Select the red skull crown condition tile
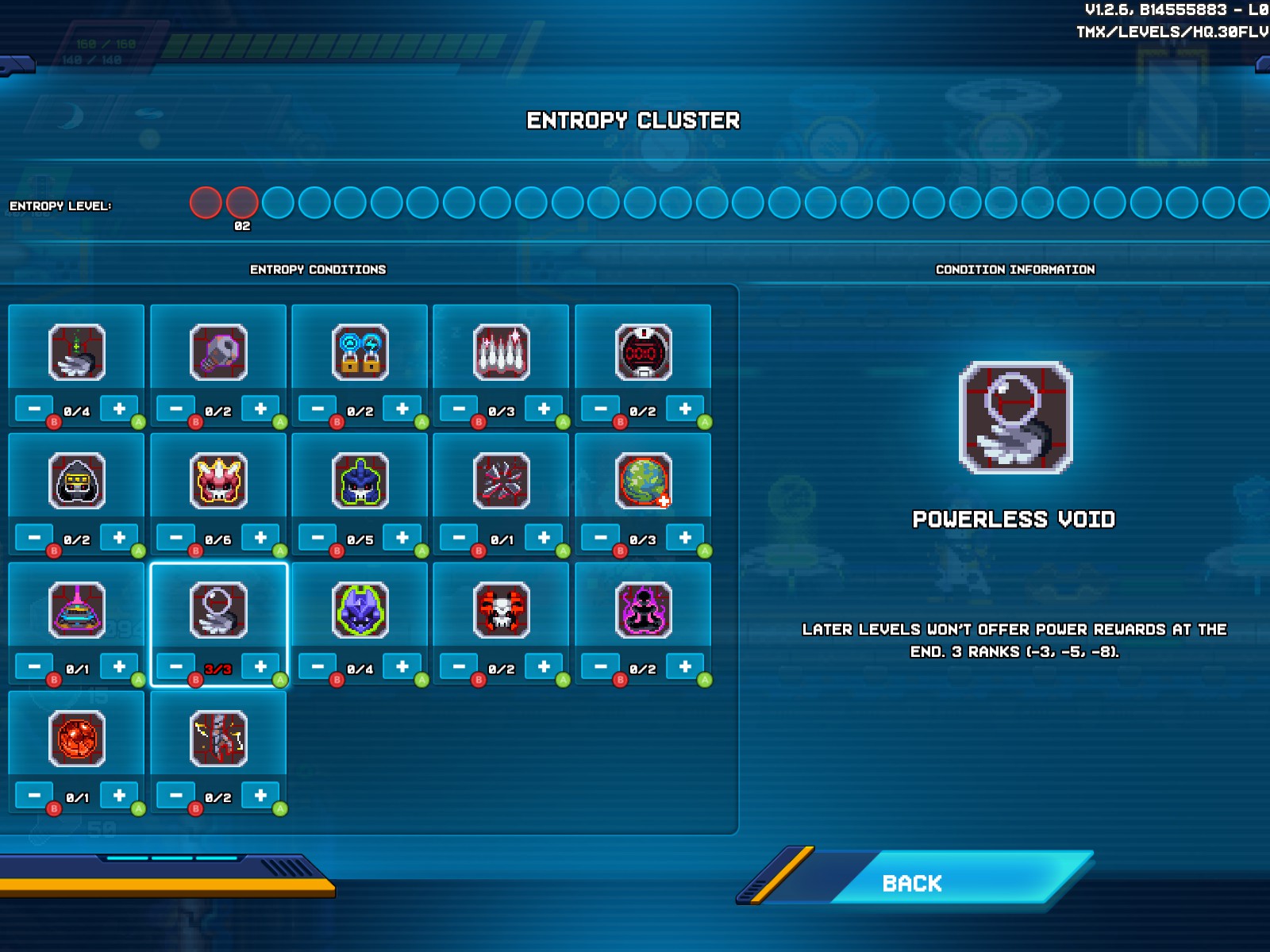 click(218, 481)
